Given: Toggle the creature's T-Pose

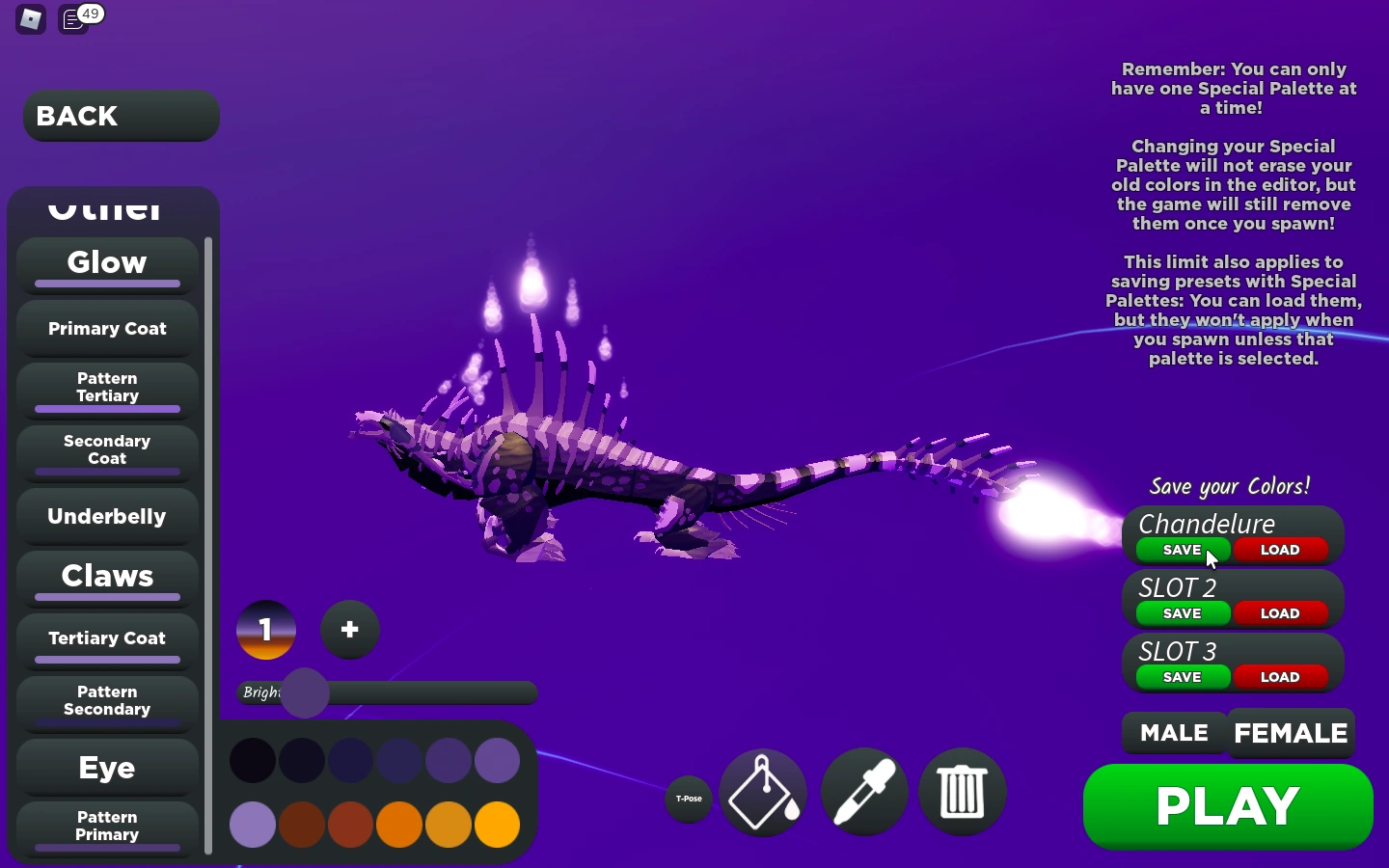Looking at the screenshot, I should tap(688, 797).
